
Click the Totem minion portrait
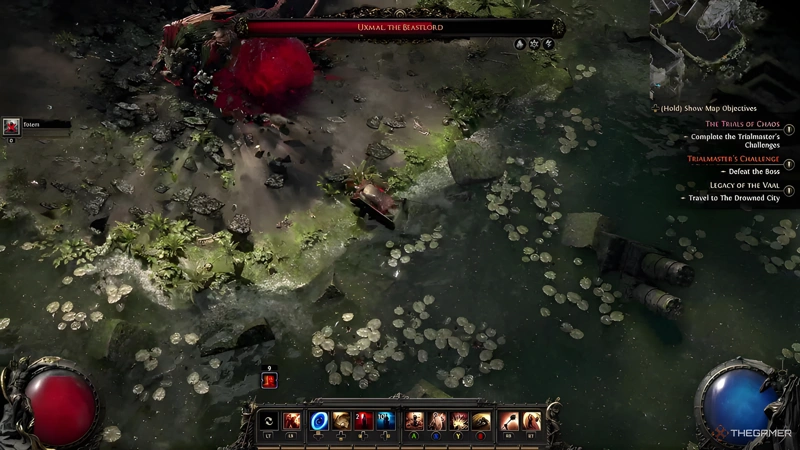point(11,126)
